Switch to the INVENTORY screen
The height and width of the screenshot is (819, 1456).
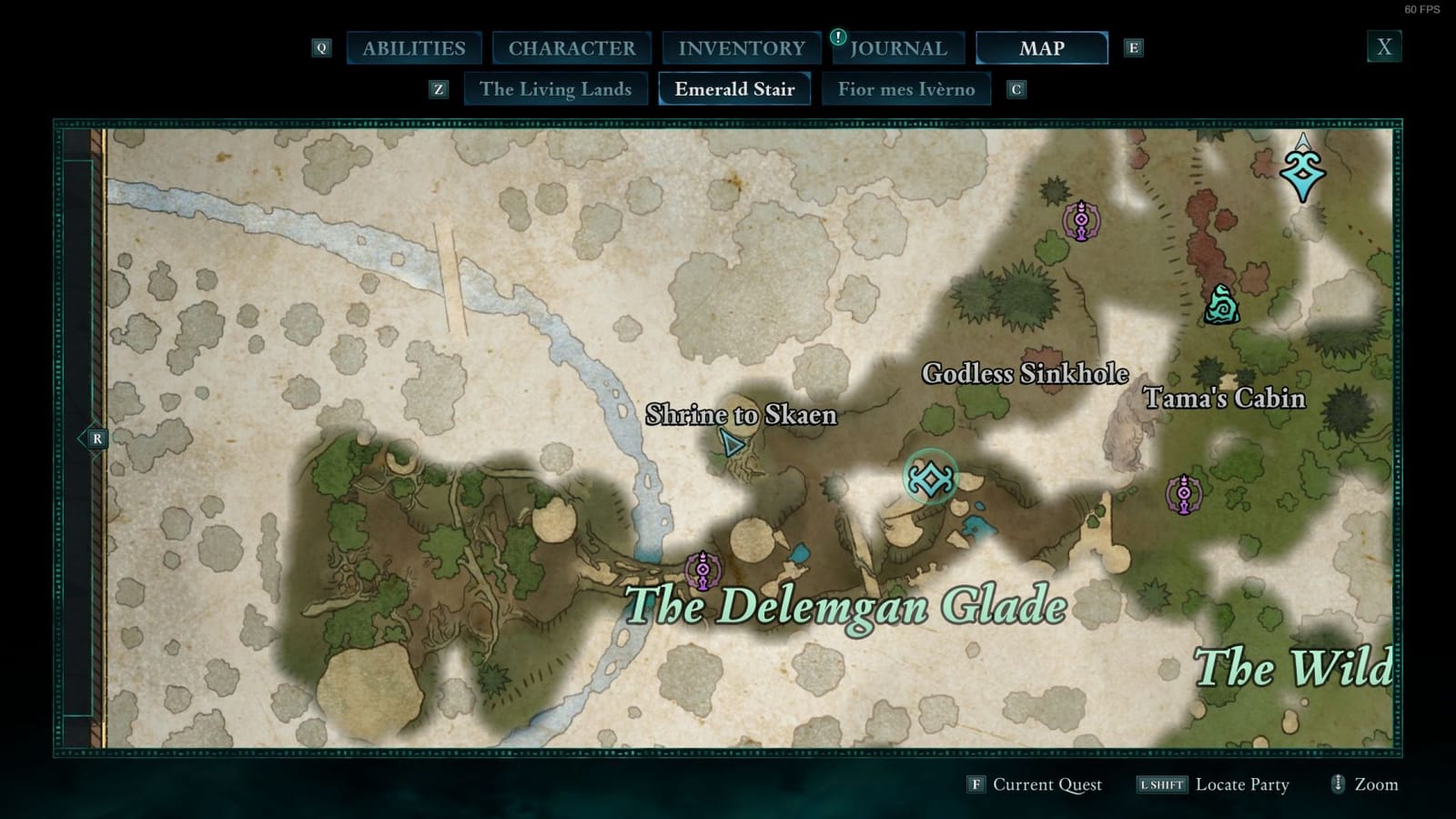pos(741,47)
